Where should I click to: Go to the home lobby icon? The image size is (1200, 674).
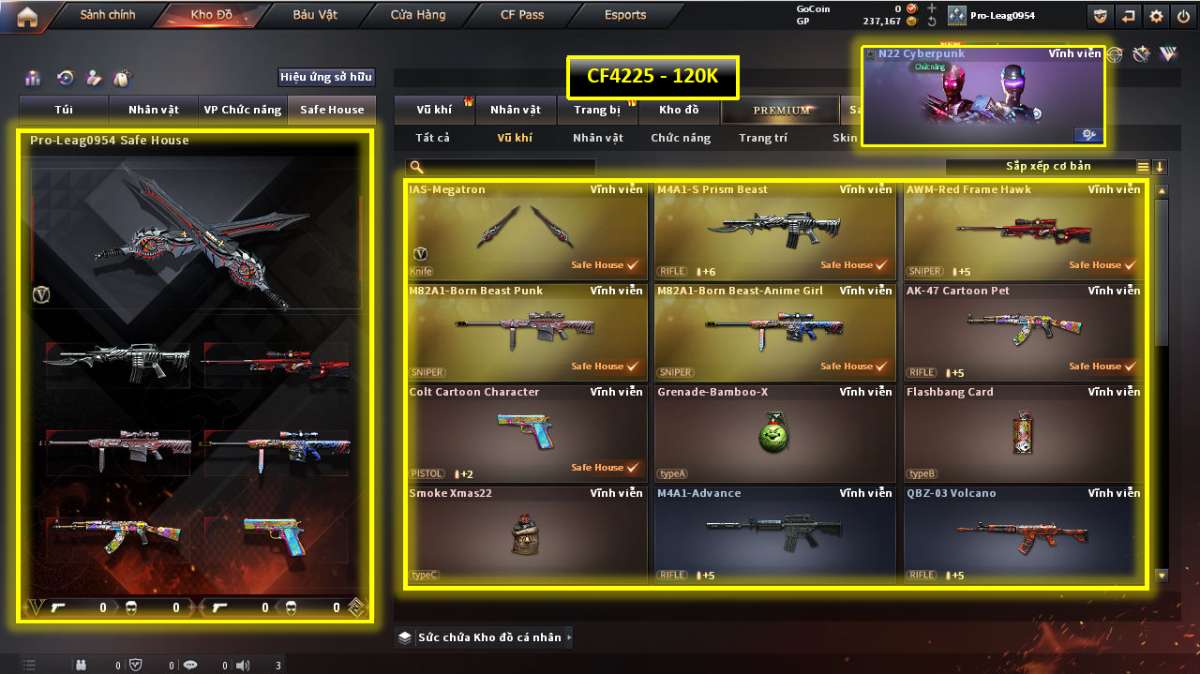(x=27, y=16)
